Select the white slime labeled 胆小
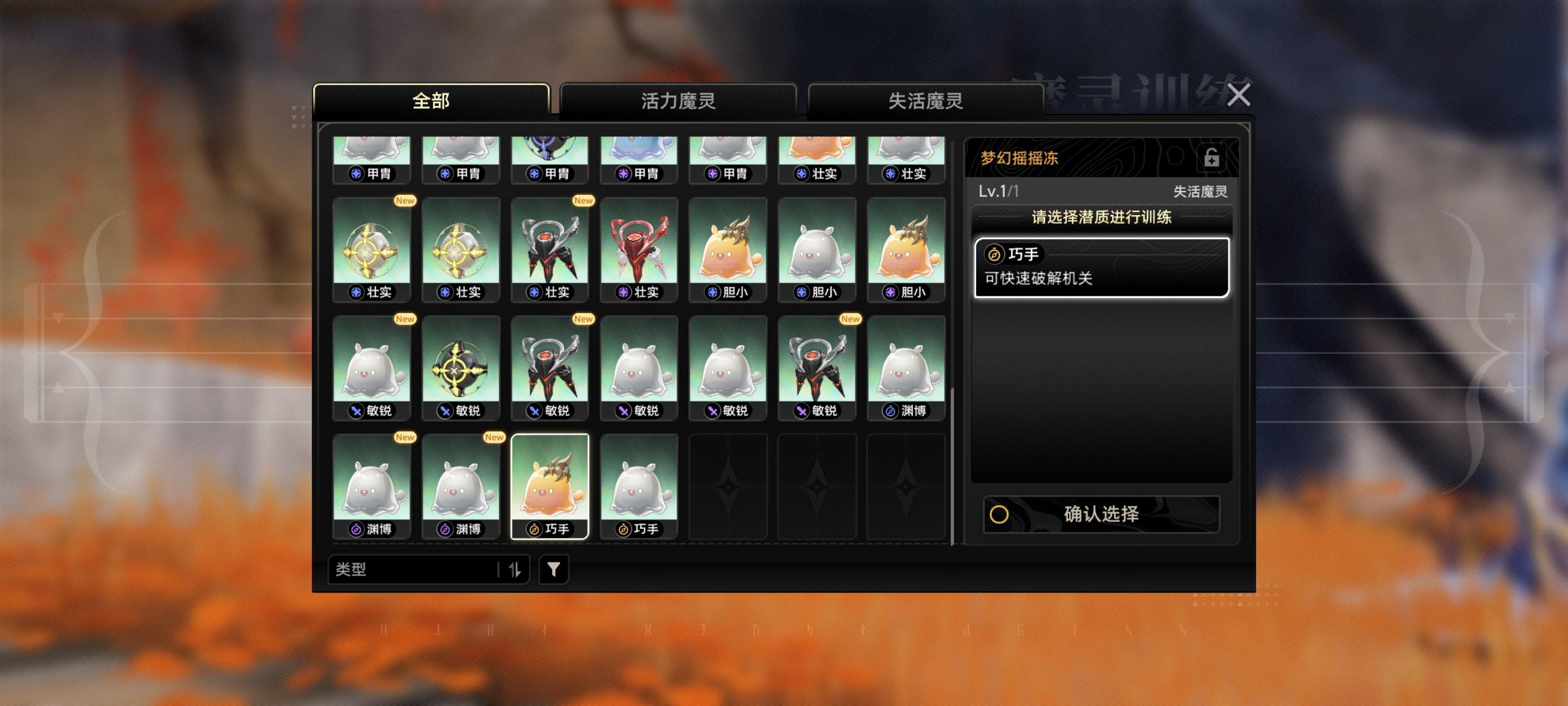 point(817,250)
